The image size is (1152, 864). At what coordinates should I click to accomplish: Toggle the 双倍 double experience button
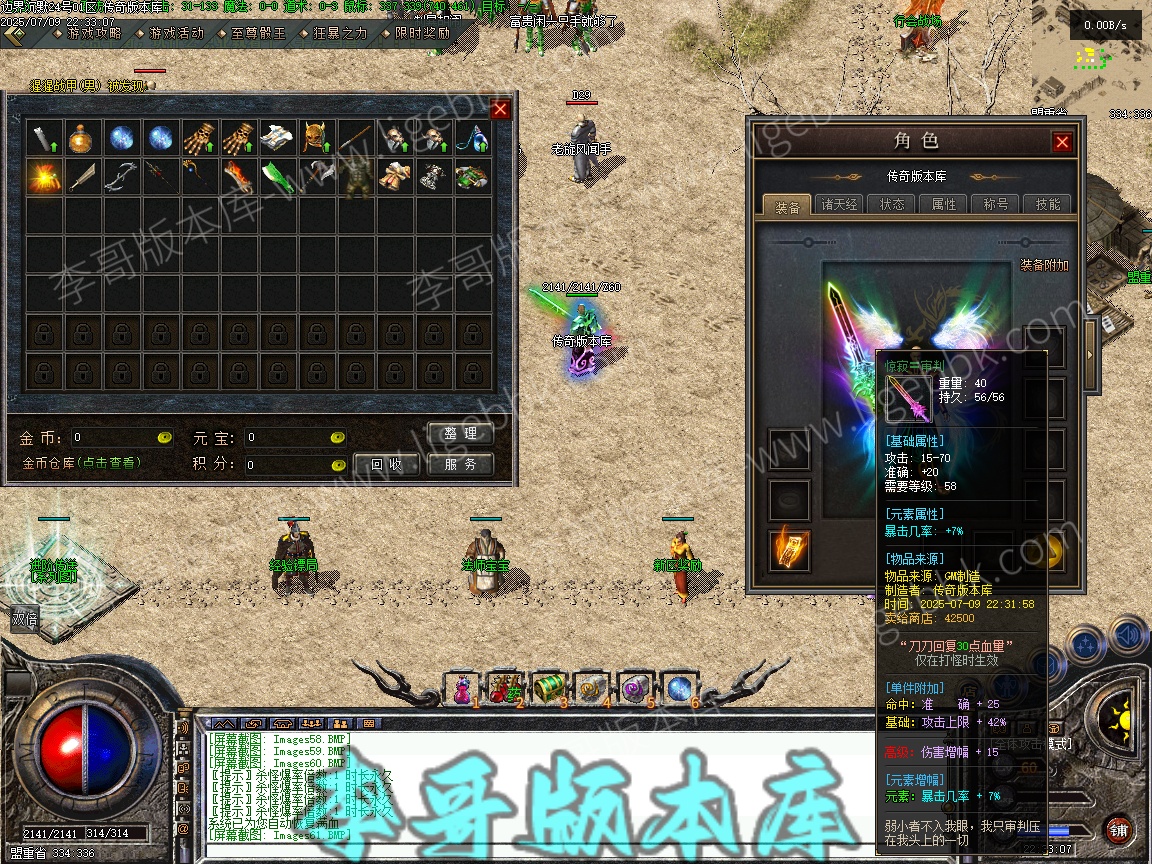pyautogui.click(x=25, y=620)
